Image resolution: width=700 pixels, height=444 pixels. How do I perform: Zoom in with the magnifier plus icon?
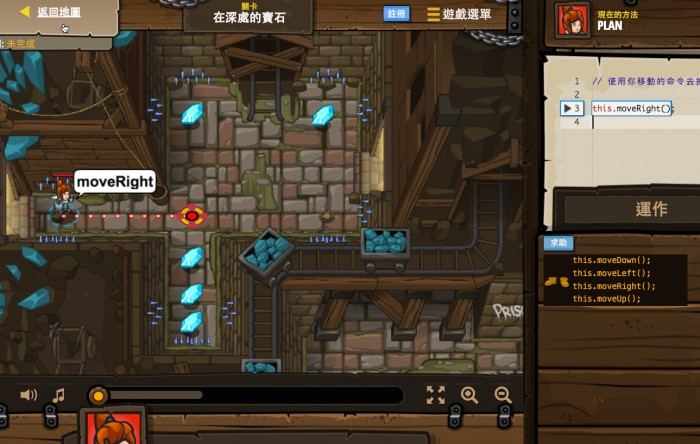(x=469, y=395)
